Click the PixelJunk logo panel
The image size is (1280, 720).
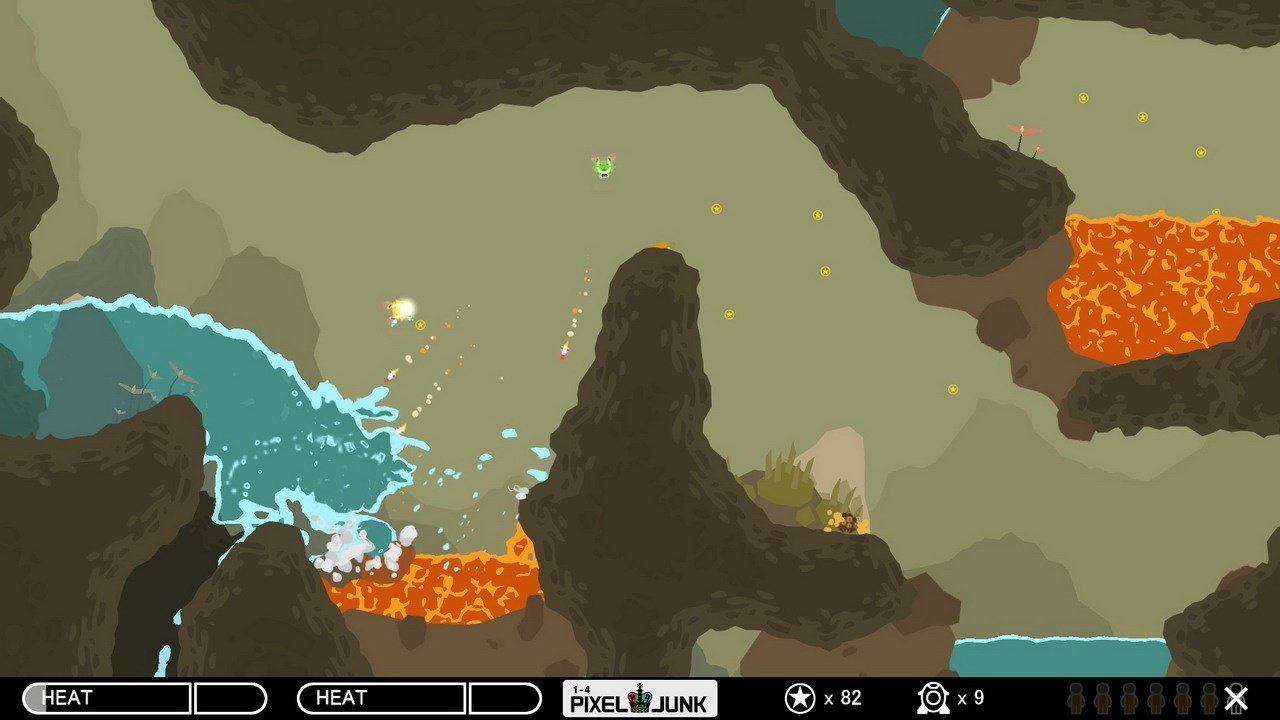640,697
